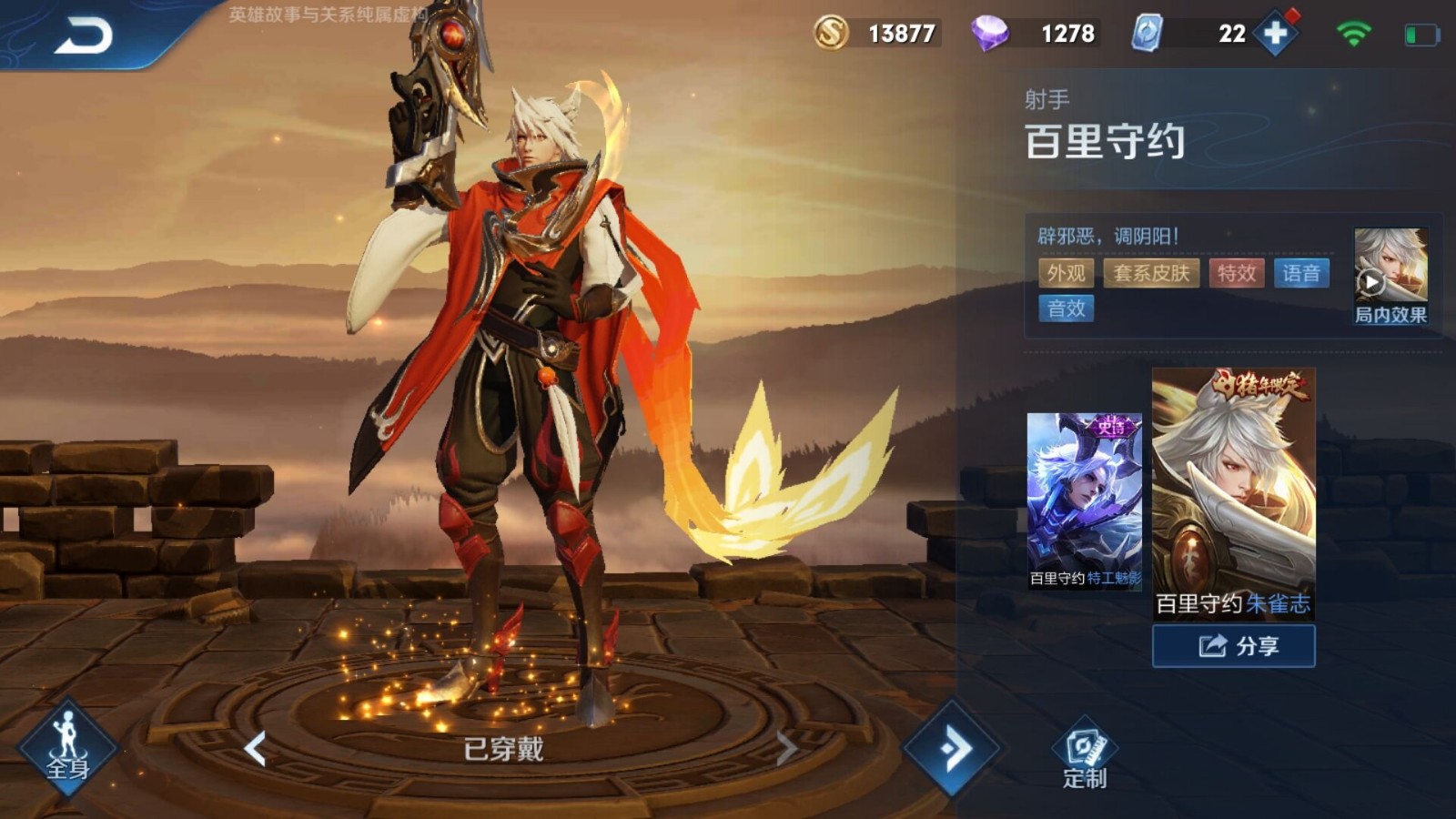
Task: Toggle the 音效 sound effect tag
Action: click(1065, 309)
